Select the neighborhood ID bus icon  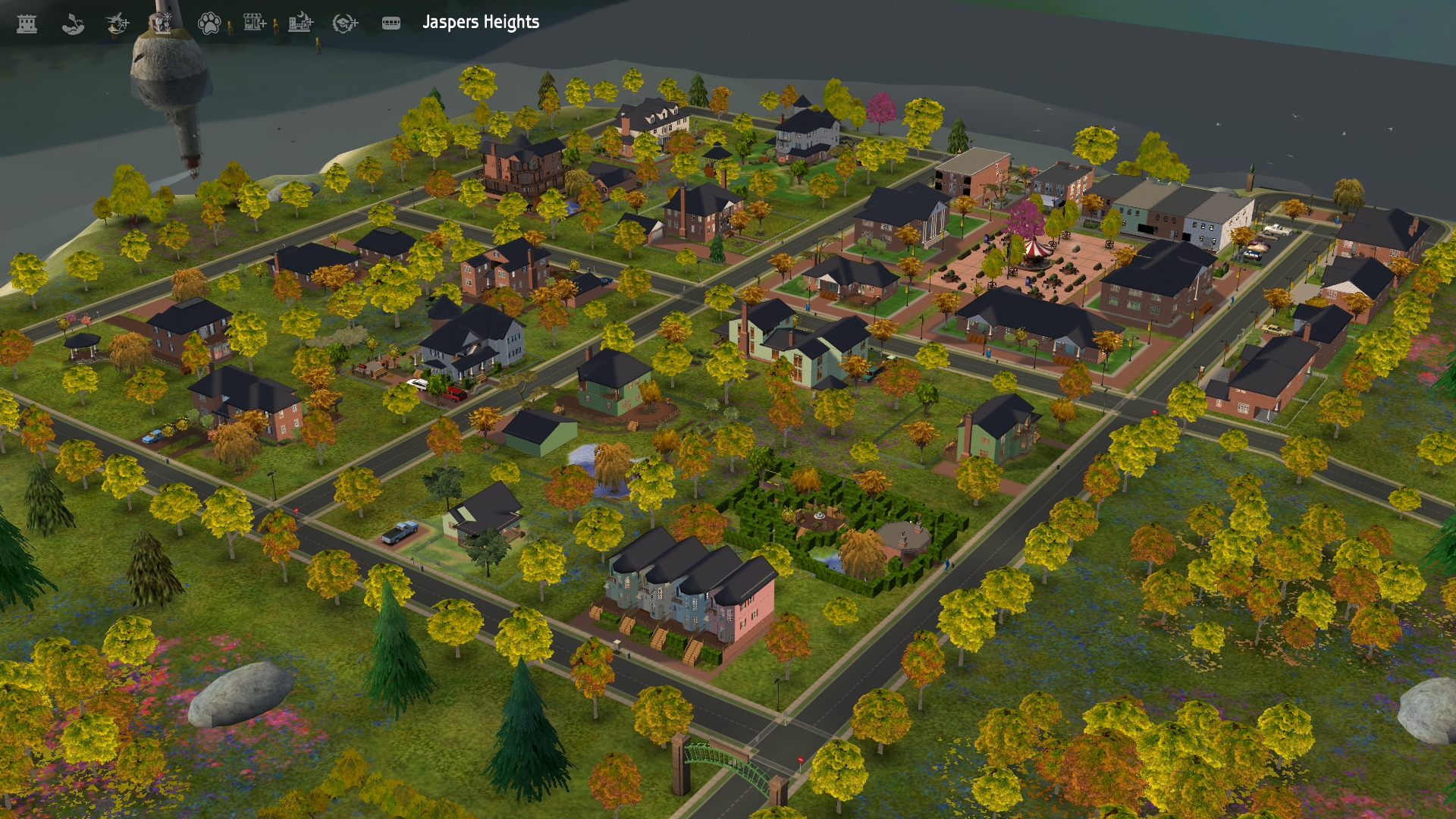pos(393,23)
